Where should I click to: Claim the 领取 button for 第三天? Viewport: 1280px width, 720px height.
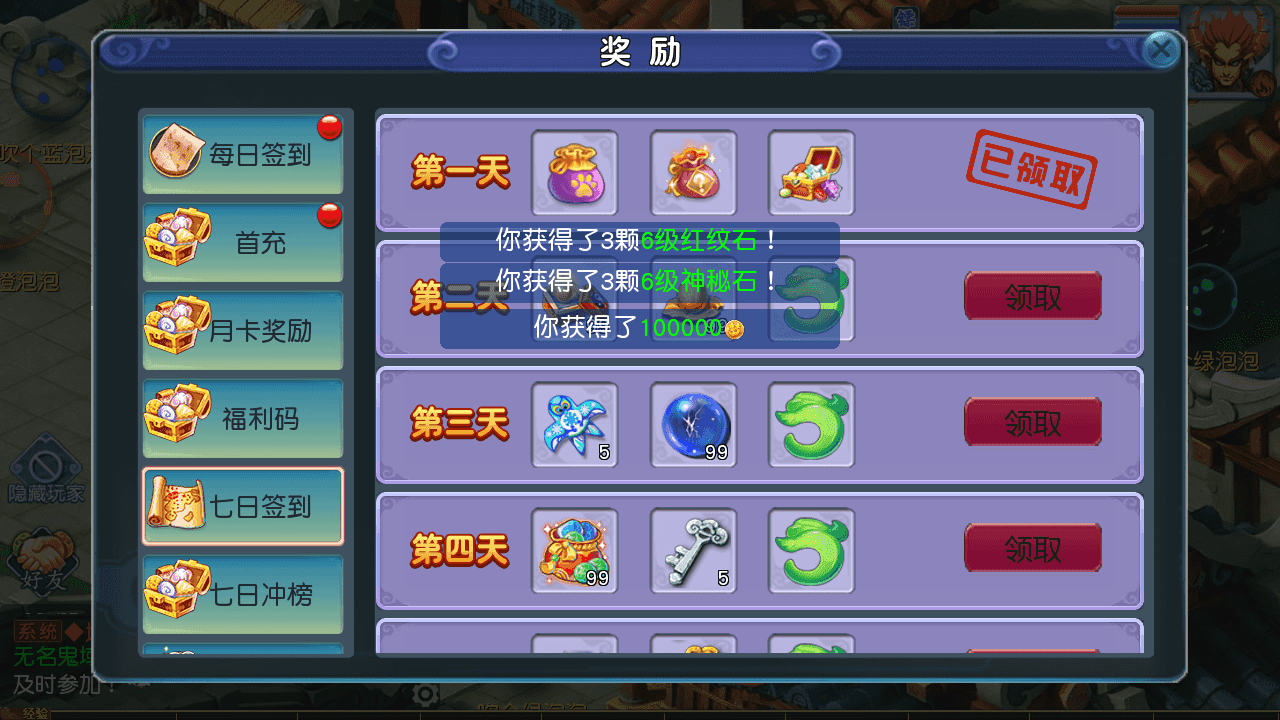1032,421
